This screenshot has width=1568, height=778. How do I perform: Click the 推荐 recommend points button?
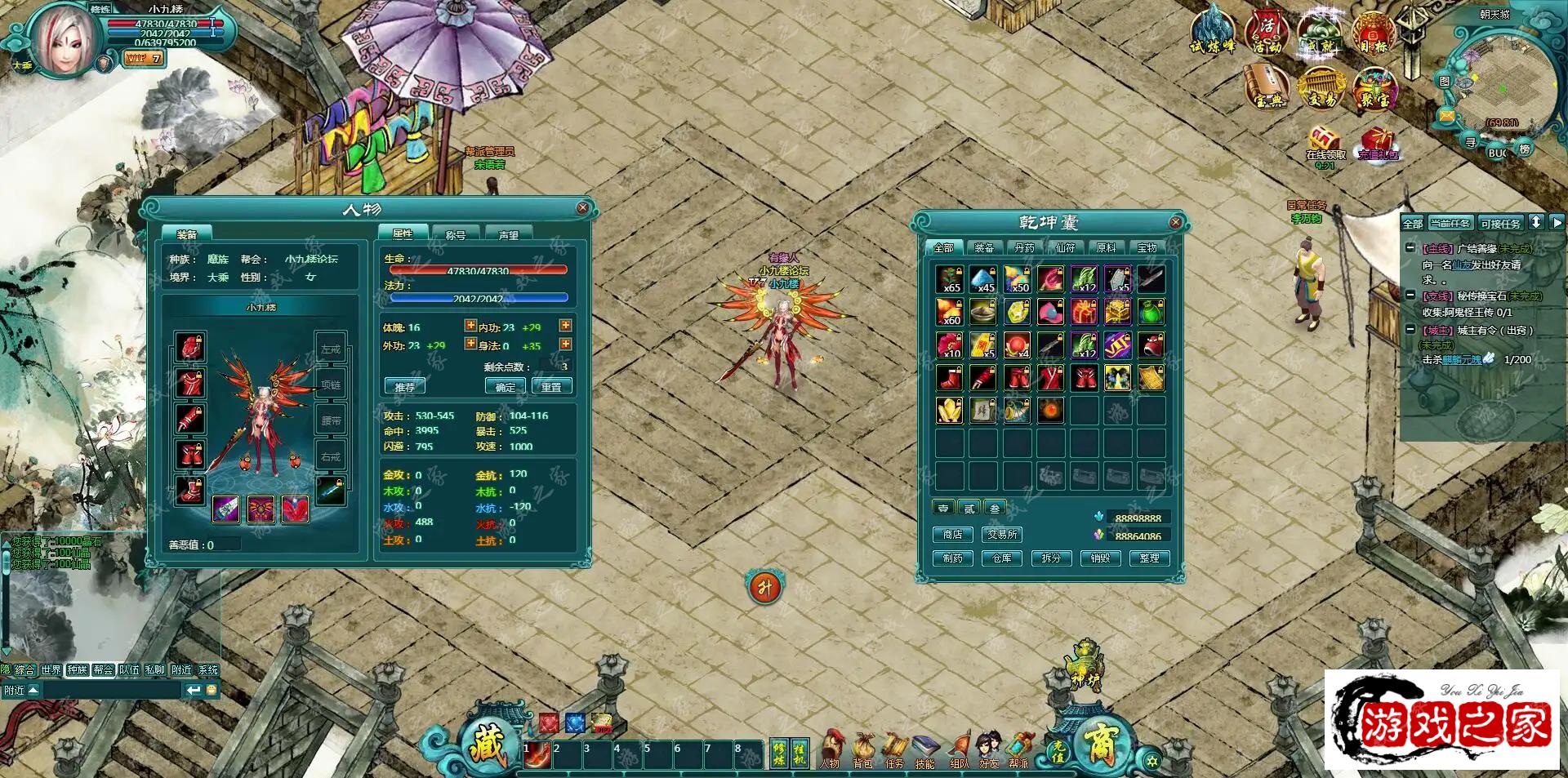tap(404, 387)
